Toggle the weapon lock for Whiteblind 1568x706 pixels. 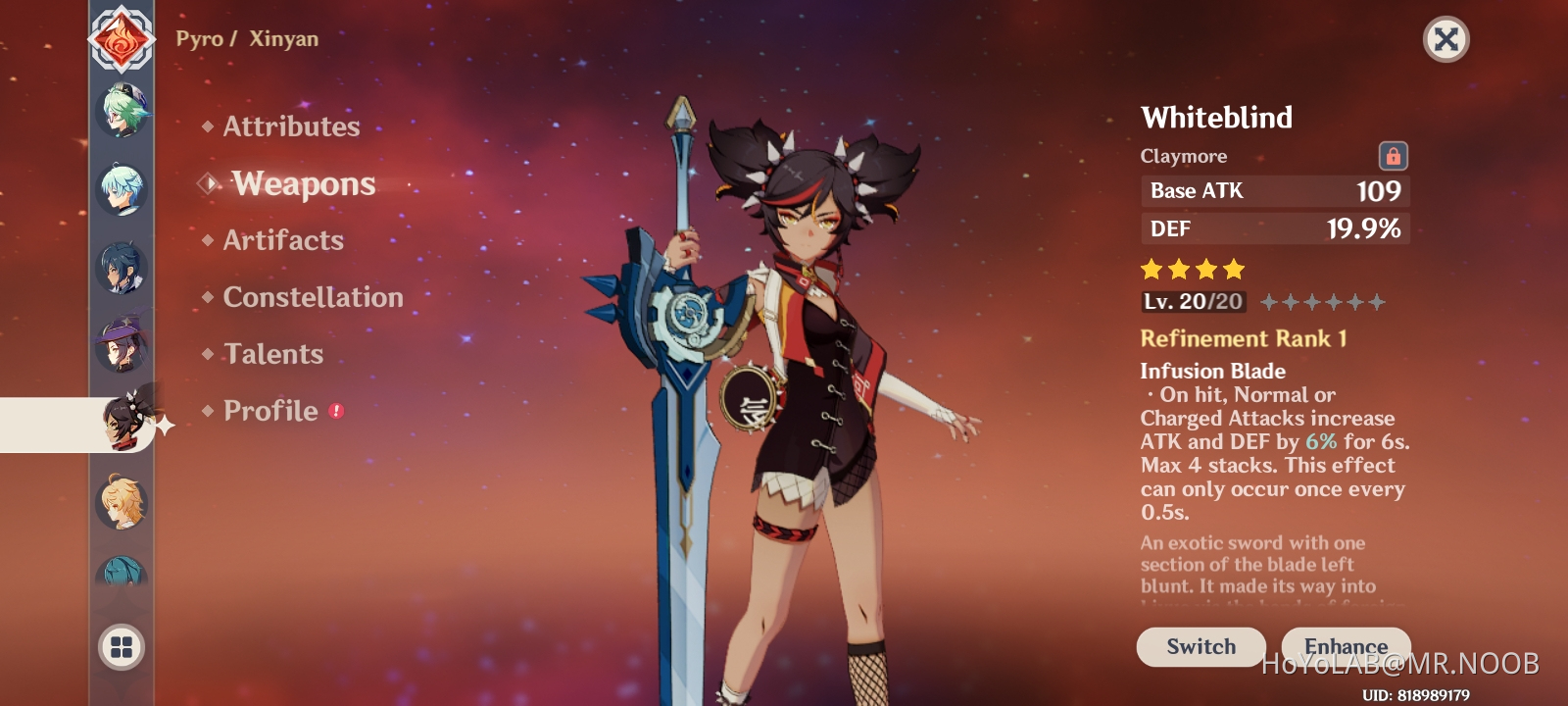(1396, 155)
